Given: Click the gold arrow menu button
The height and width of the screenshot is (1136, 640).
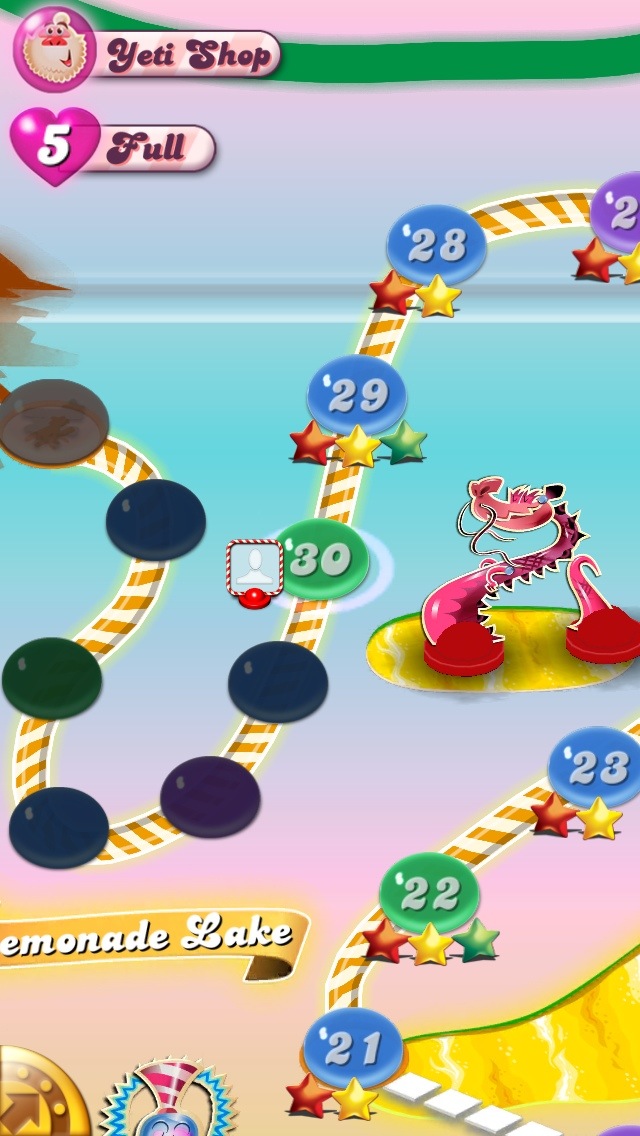Looking at the screenshot, I should pos(35,1097).
